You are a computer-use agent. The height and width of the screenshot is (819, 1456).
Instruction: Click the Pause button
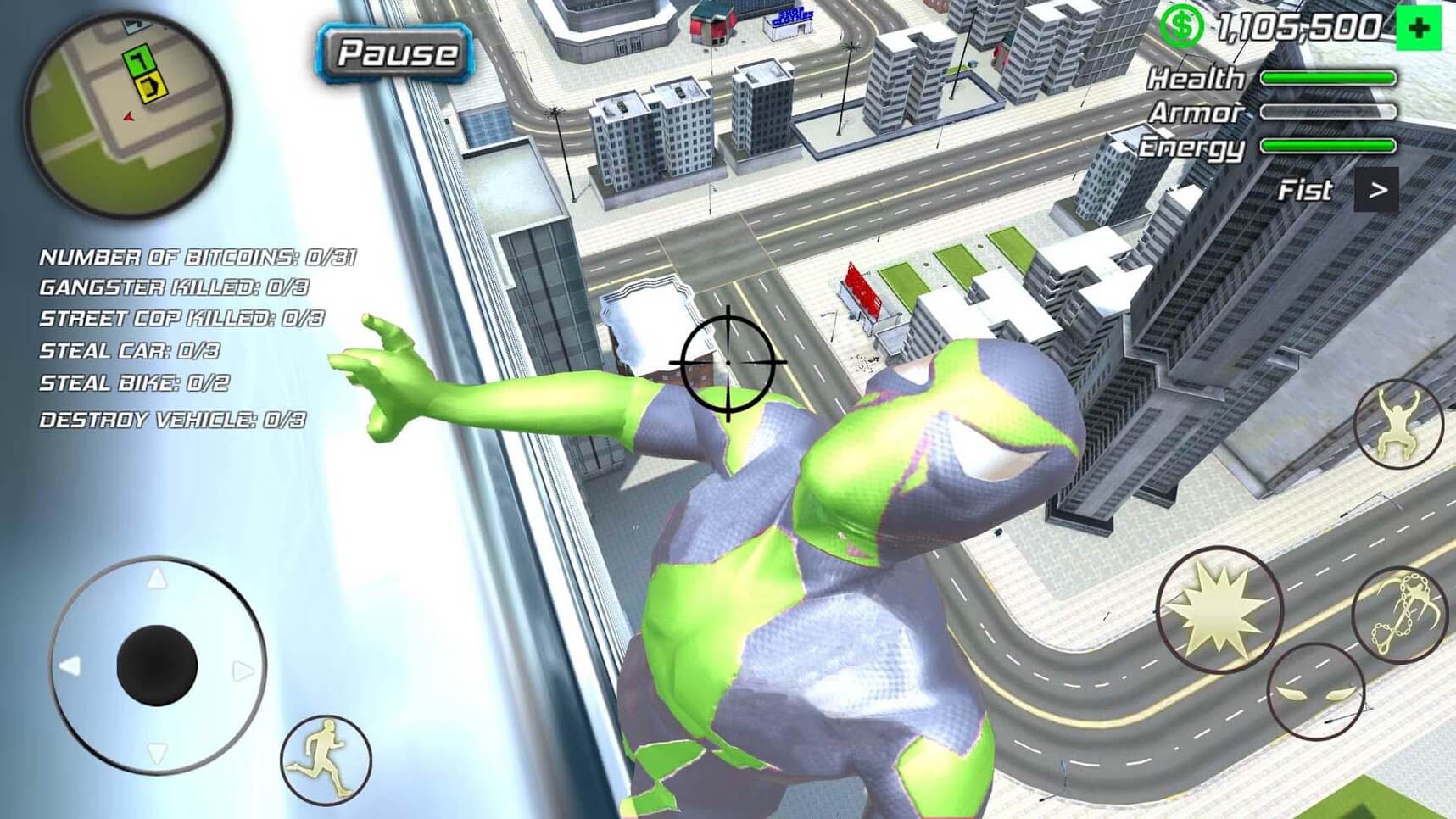click(395, 53)
